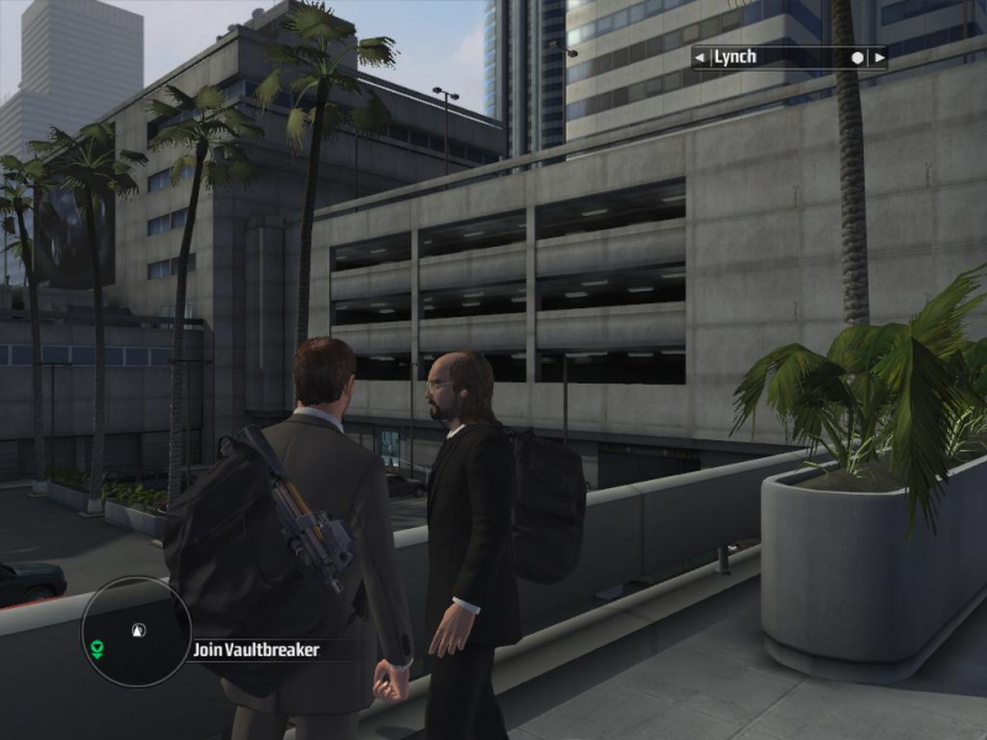Screen dimensions: 987x740
Task: Open the circular minimap
Action: point(136,631)
